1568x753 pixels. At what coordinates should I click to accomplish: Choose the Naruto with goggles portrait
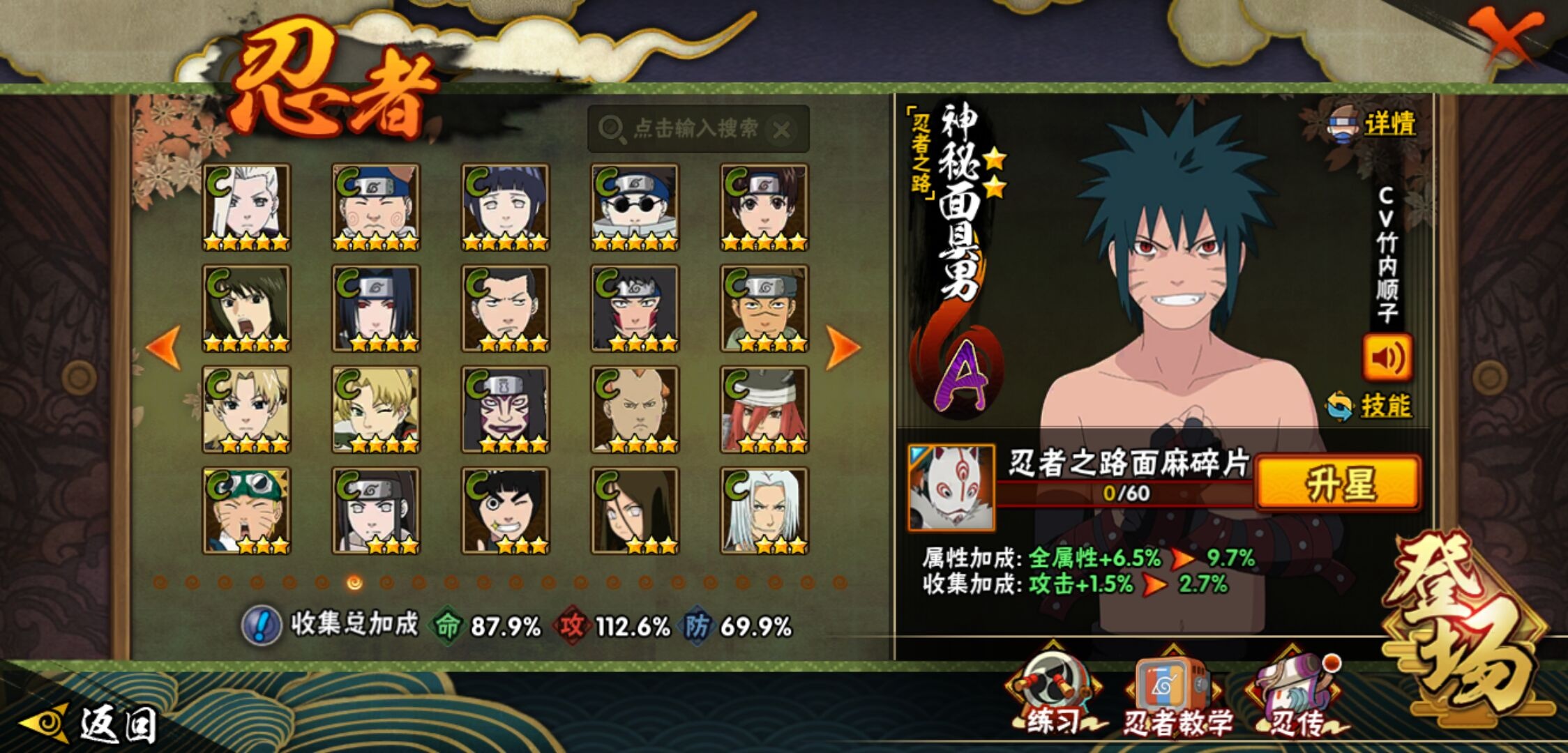(x=246, y=510)
